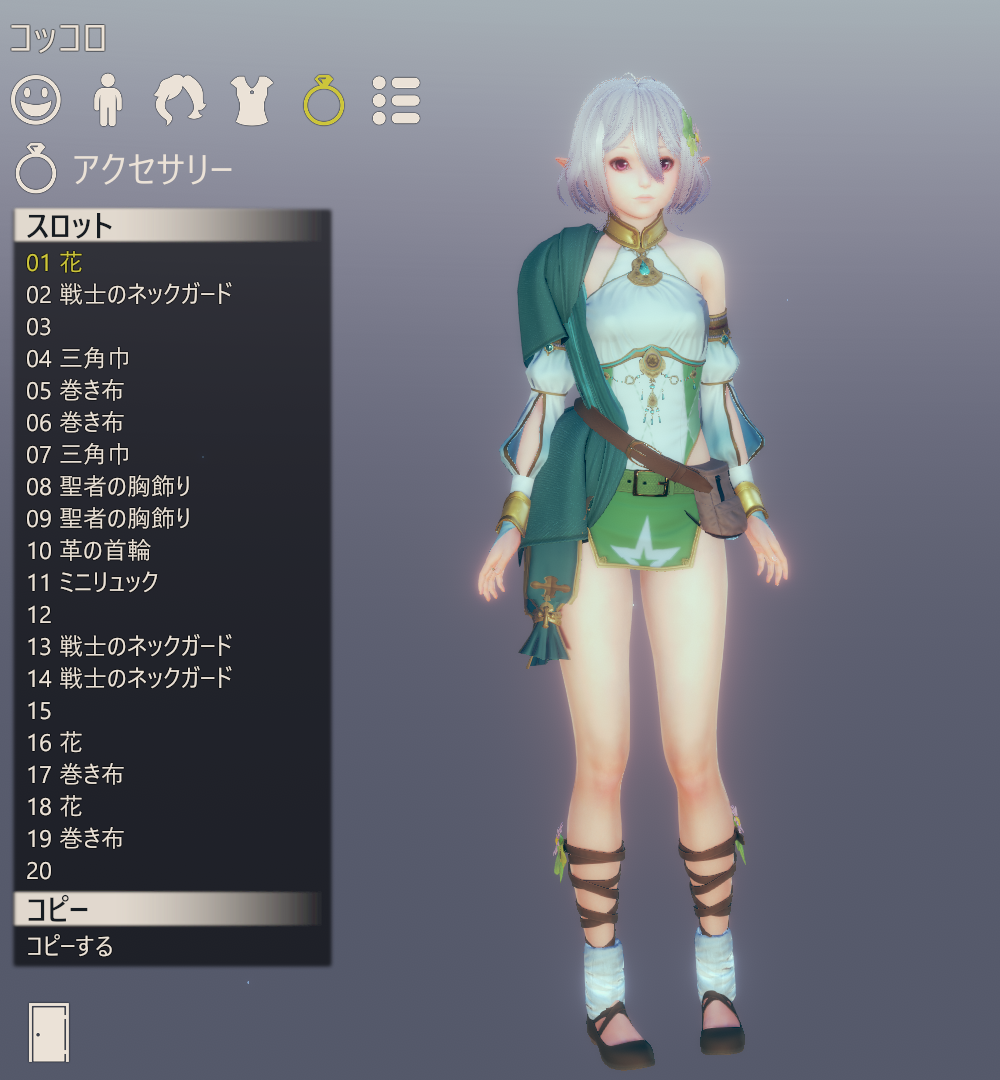The height and width of the screenshot is (1080, 1000).
Task: Select empty slot 20
Action: click(39, 871)
